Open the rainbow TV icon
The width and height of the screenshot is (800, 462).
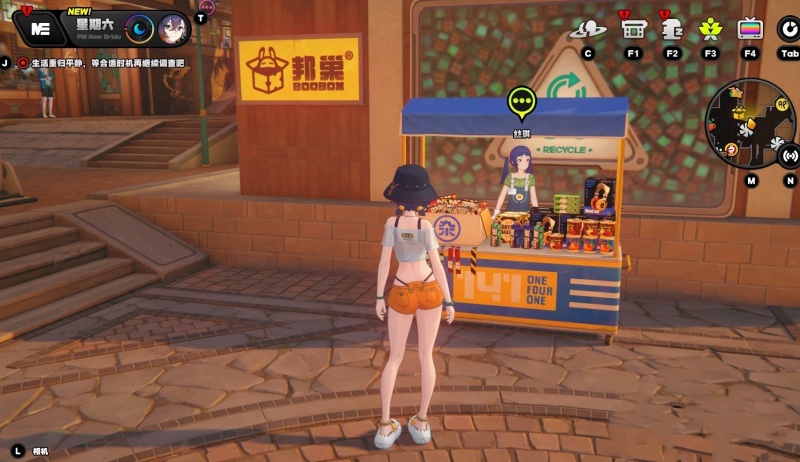click(x=750, y=30)
